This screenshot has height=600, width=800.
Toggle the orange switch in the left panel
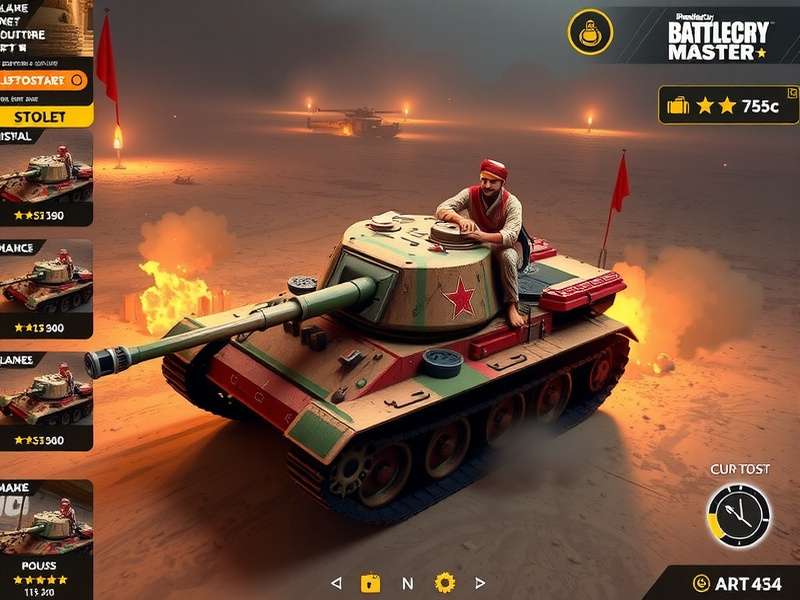(77, 80)
